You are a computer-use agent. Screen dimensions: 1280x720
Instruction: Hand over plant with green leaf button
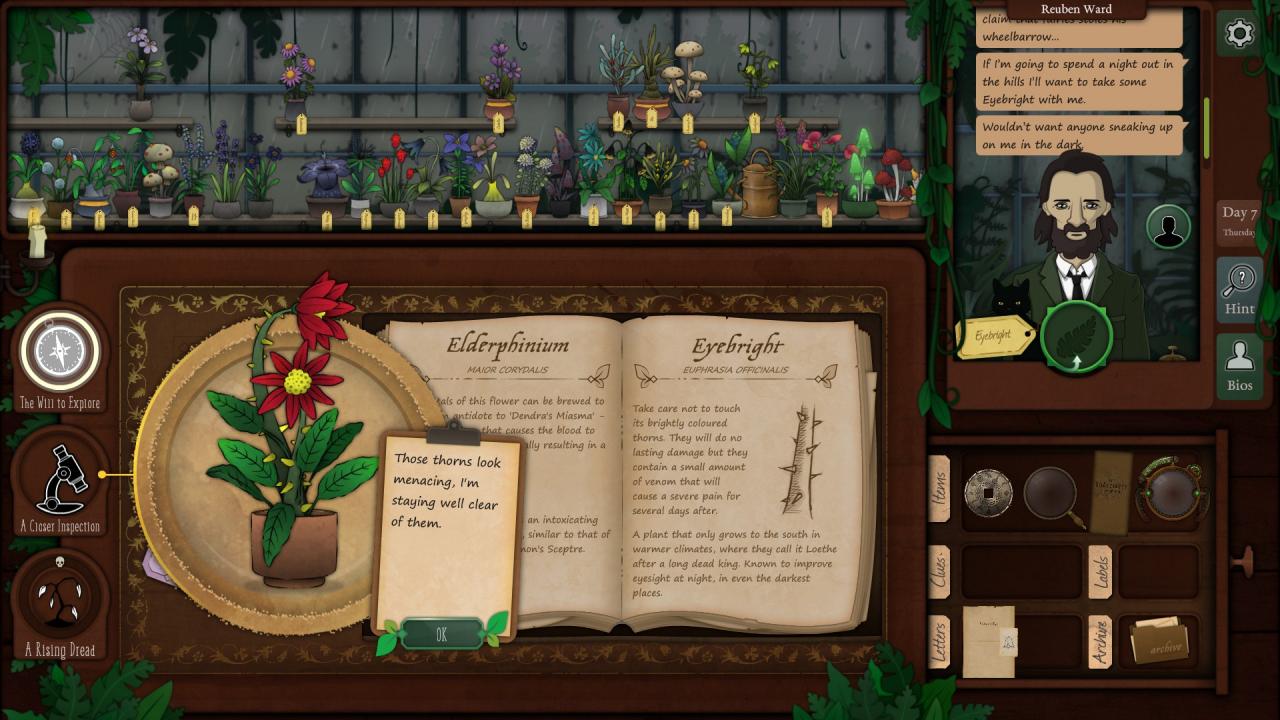1076,336
